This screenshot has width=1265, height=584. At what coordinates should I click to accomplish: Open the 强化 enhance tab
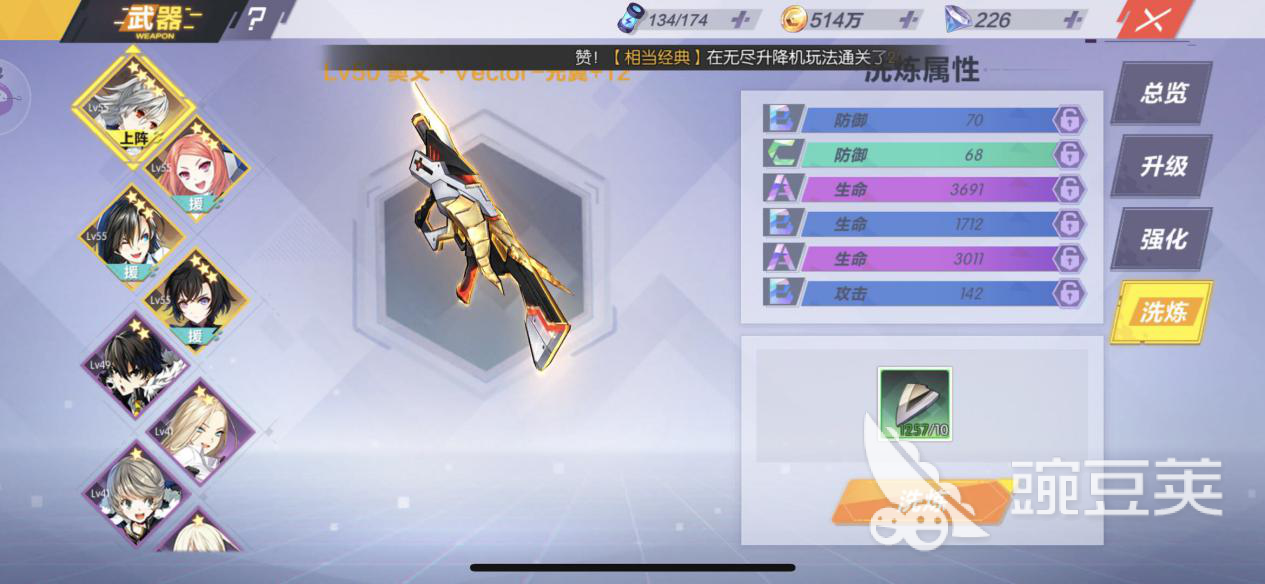click(x=1163, y=239)
